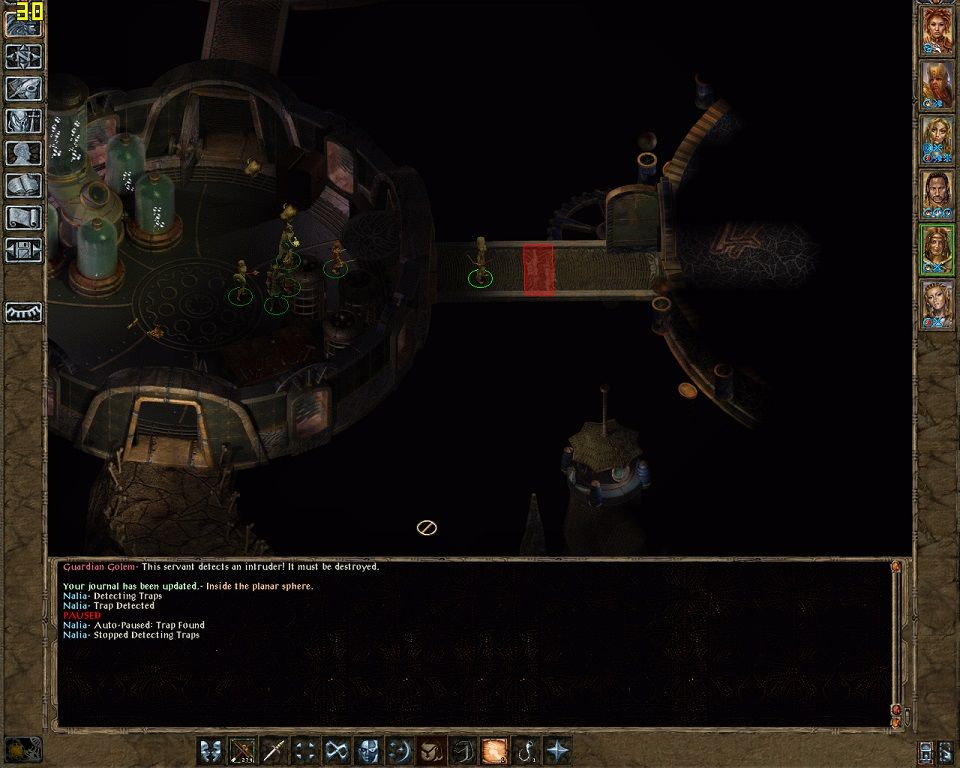This screenshot has width=960, height=768.
Task: Click the green-highlighted Nalia portrait
Action: [x=937, y=249]
